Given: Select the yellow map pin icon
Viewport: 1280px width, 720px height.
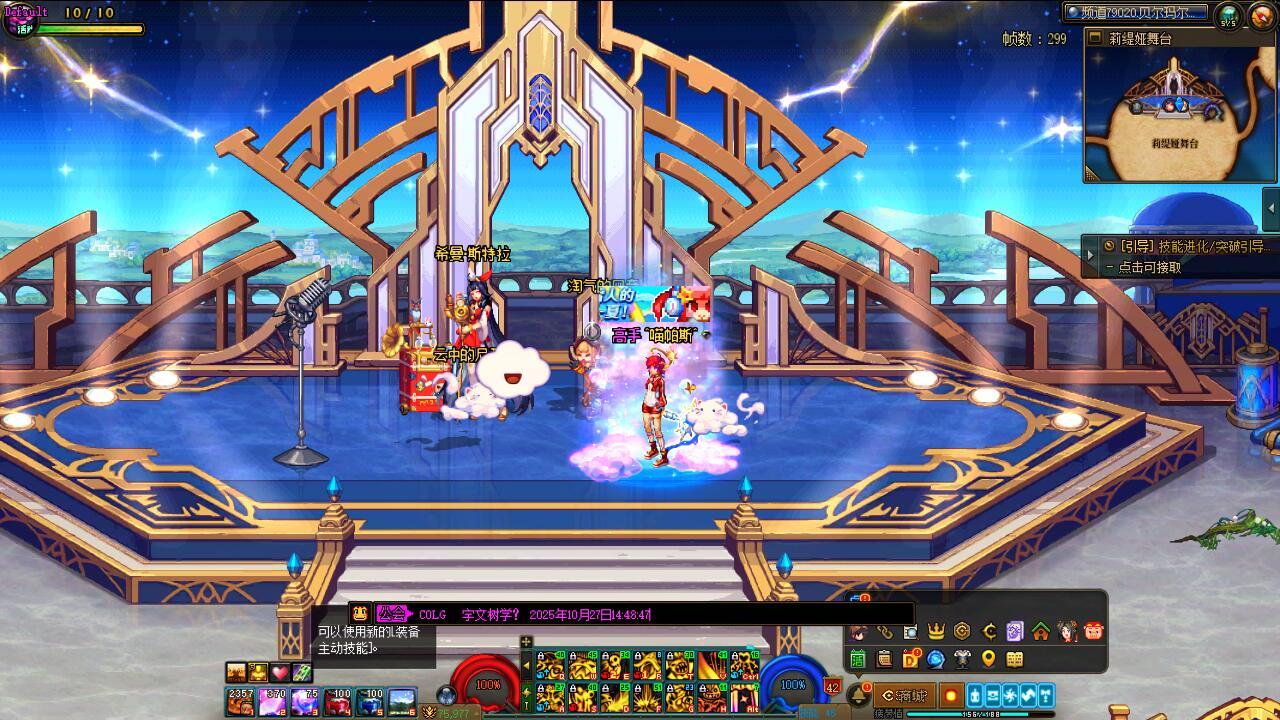Looking at the screenshot, I should point(988,659).
